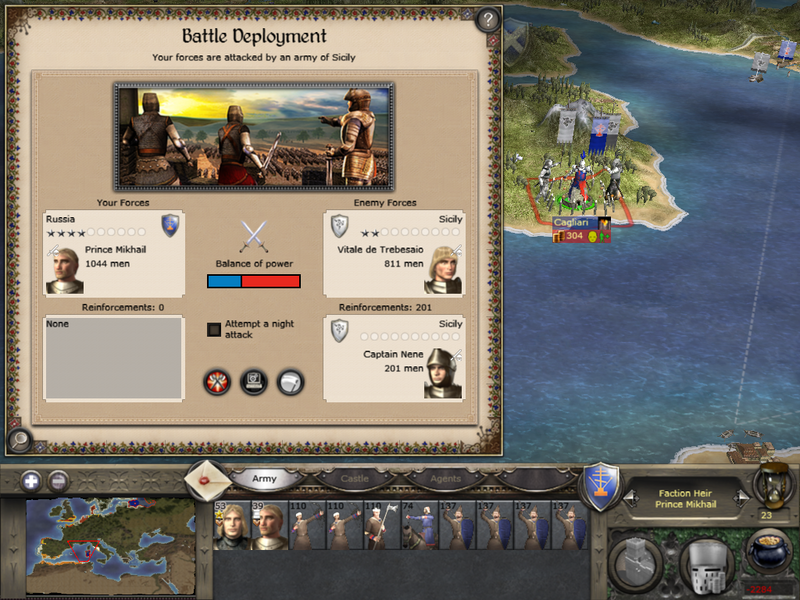Open the treasury cauldron of gold button
Screen dimensions: 800x600
(766, 557)
